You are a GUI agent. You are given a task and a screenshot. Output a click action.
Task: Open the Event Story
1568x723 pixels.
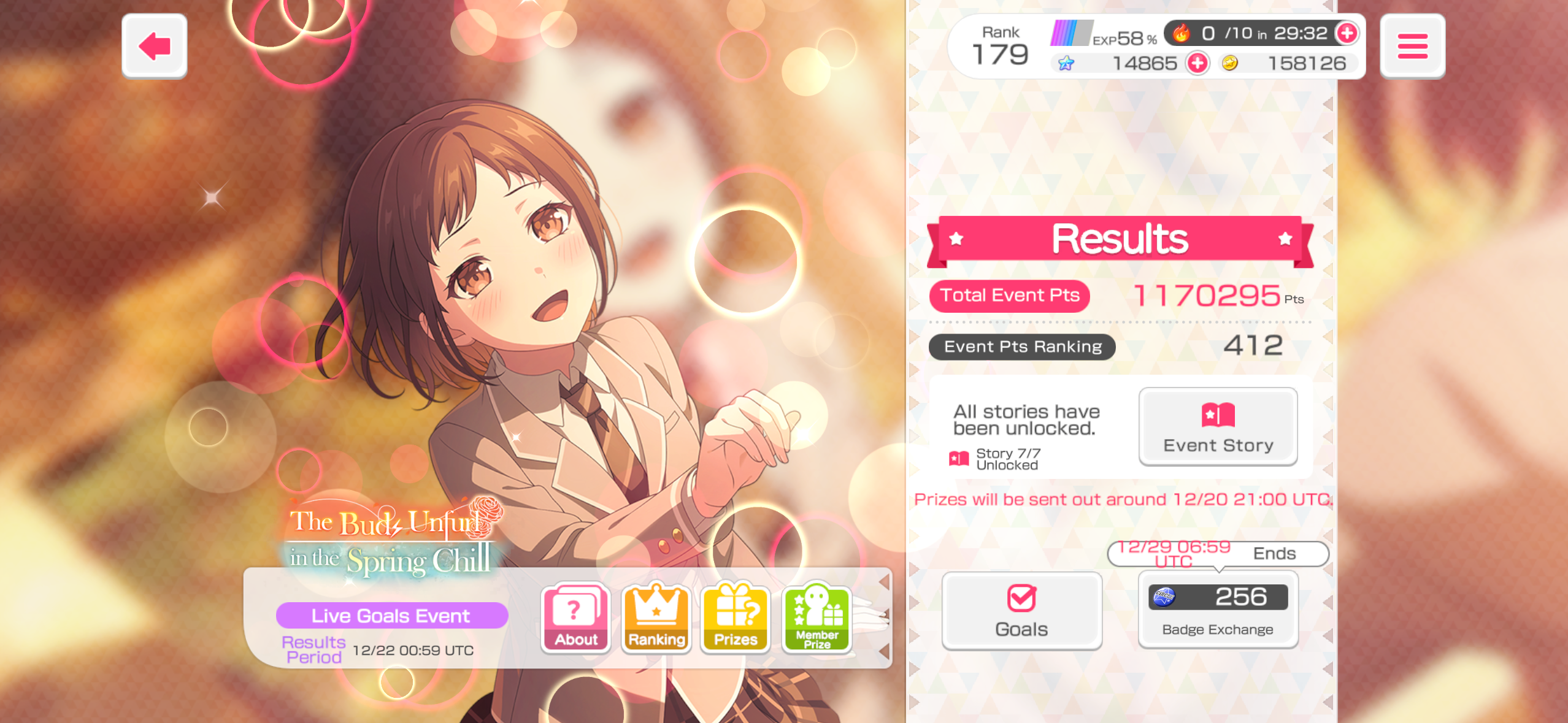pyautogui.click(x=1218, y=427)
